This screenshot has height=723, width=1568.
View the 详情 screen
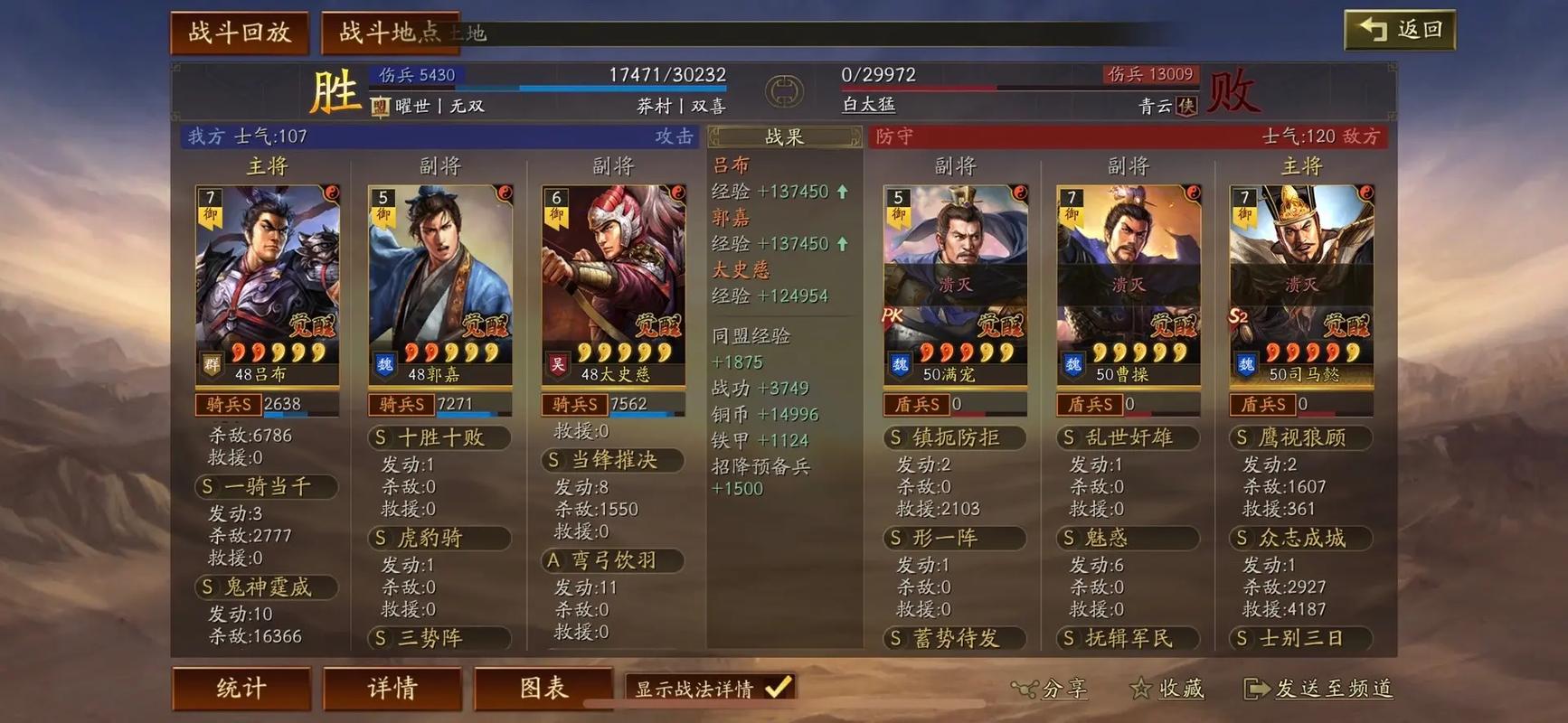coord(392,689)
